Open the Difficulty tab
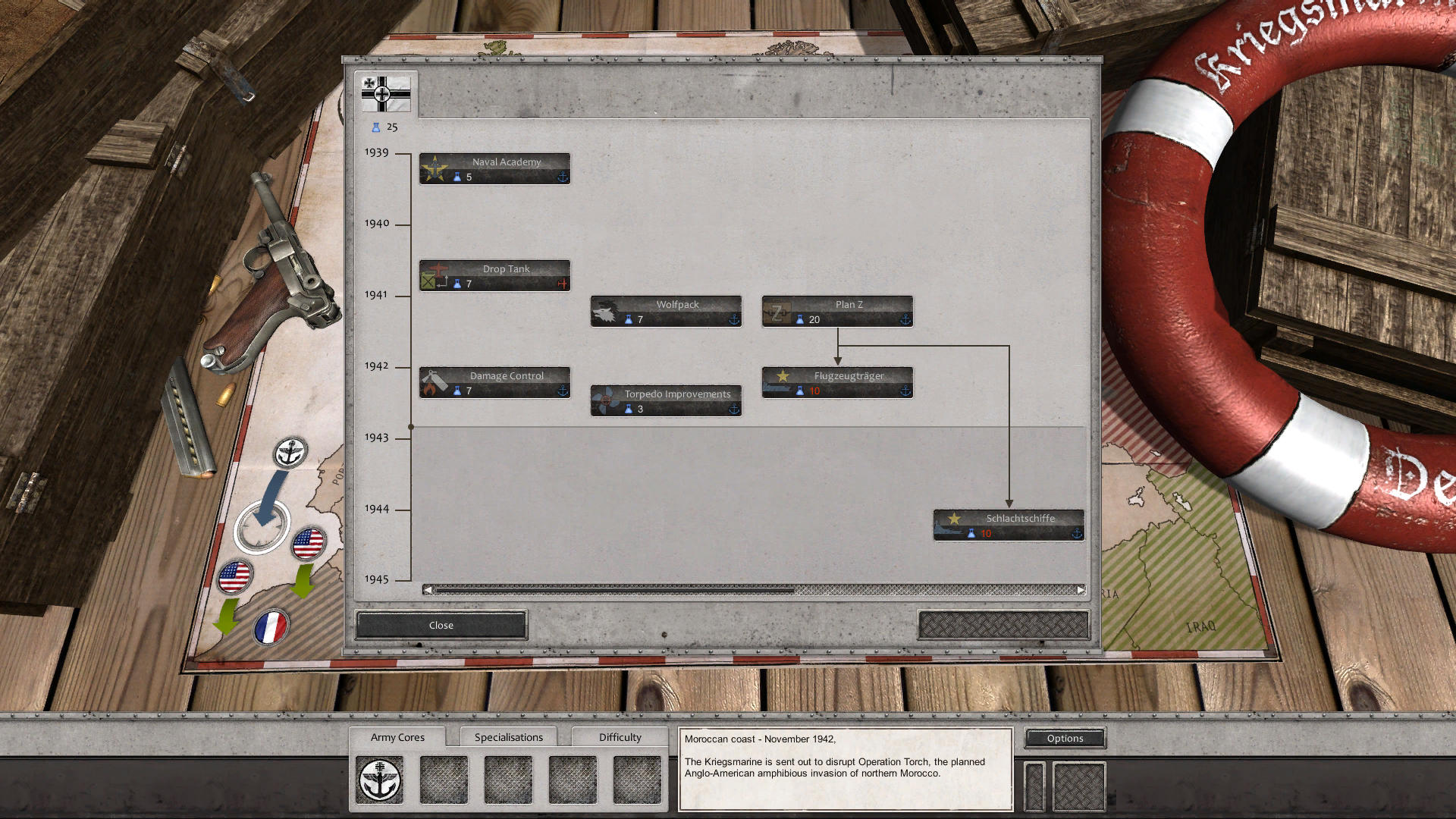Screen dimensions: 1456x819 620,736
